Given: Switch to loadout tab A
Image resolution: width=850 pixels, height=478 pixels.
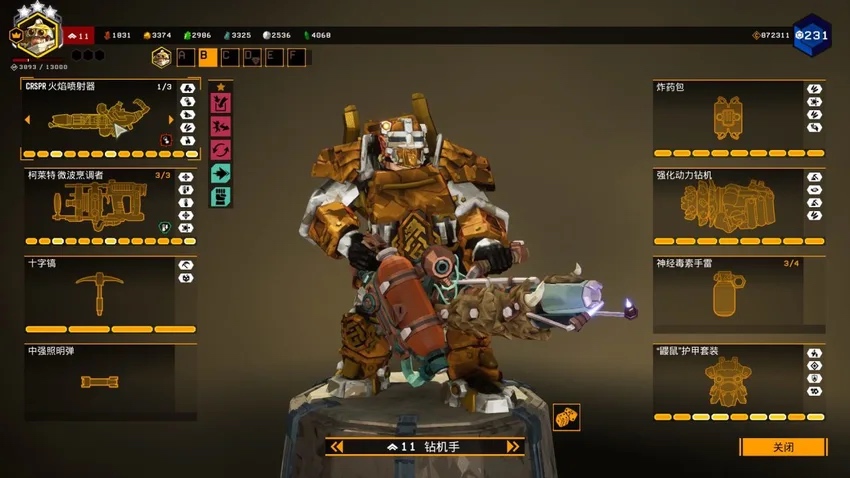Looking at the screenshot, I should tap(184, 57).
